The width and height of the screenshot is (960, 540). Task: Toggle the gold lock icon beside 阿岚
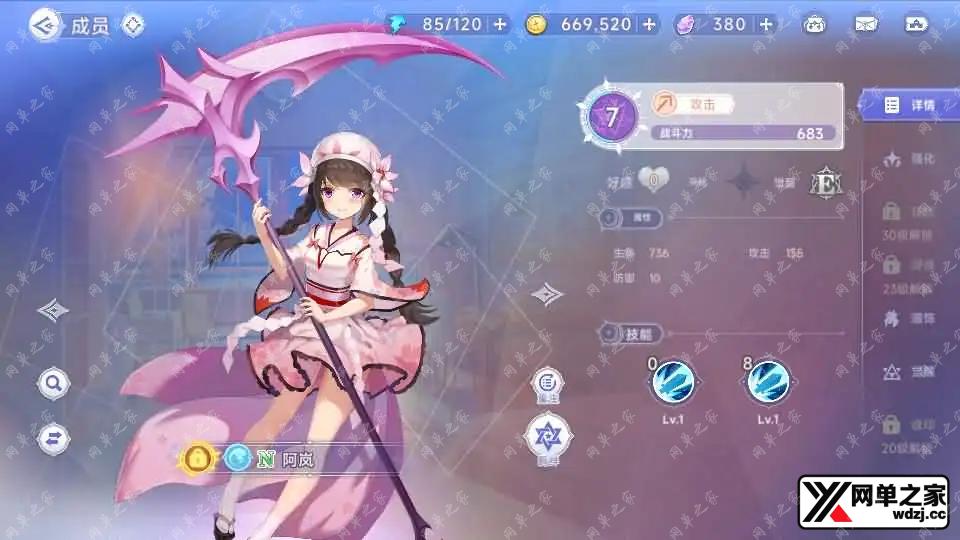click(x=198, y=459)
